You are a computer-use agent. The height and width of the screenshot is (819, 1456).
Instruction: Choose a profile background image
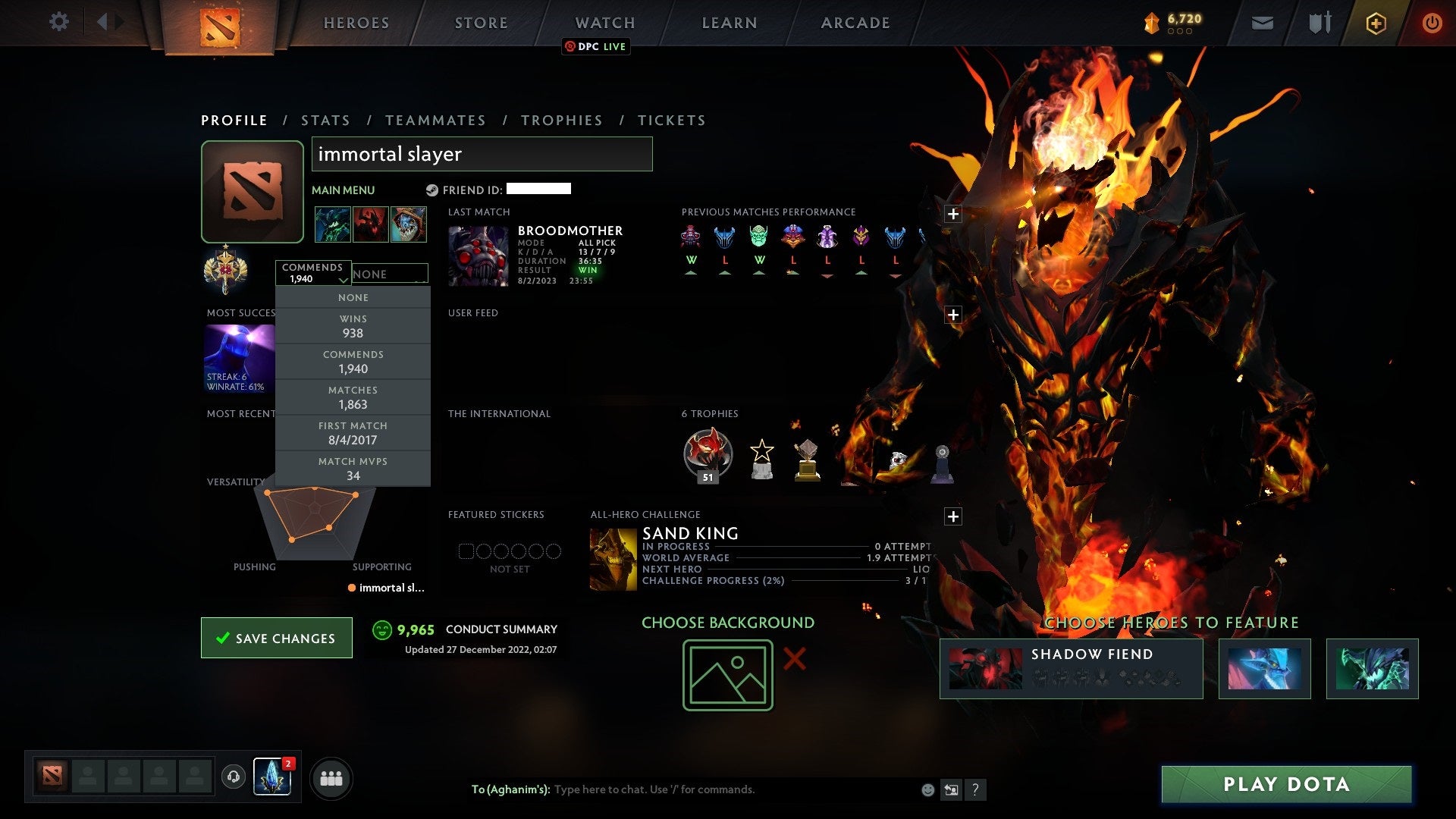(727, 675)
